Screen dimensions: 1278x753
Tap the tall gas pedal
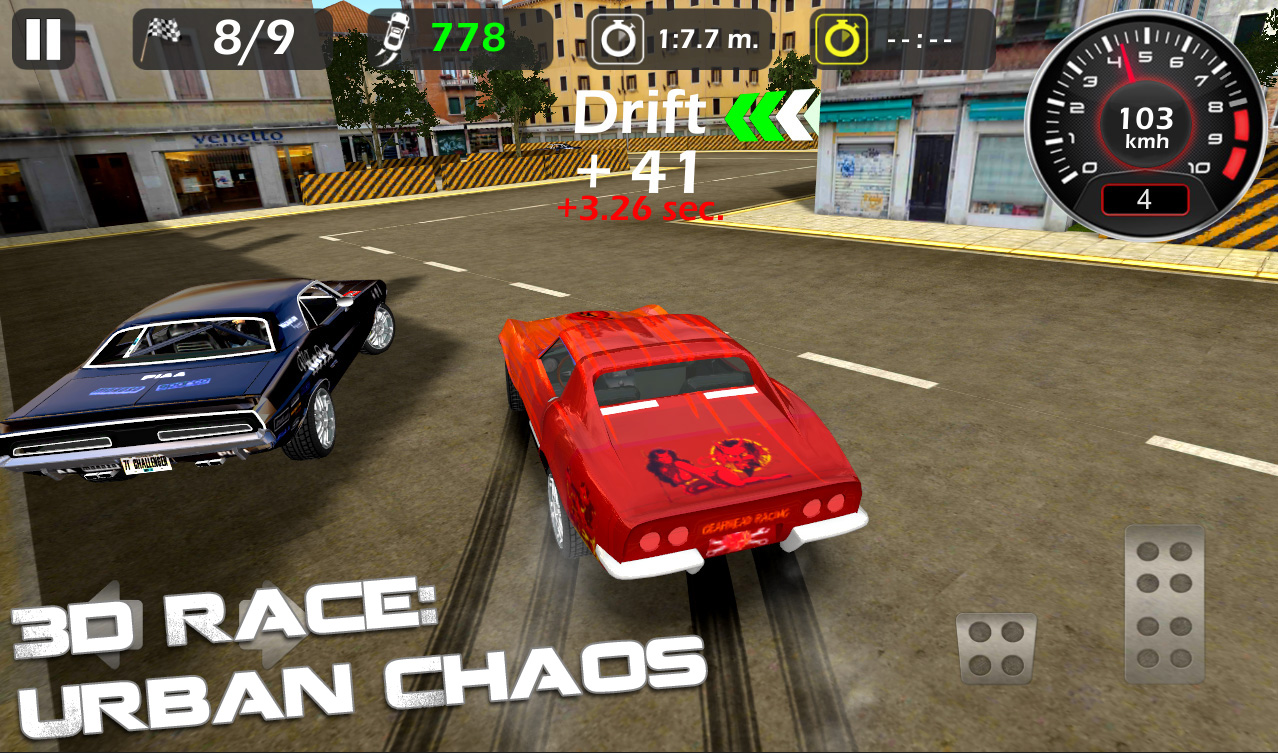(x=1164, y=604)
